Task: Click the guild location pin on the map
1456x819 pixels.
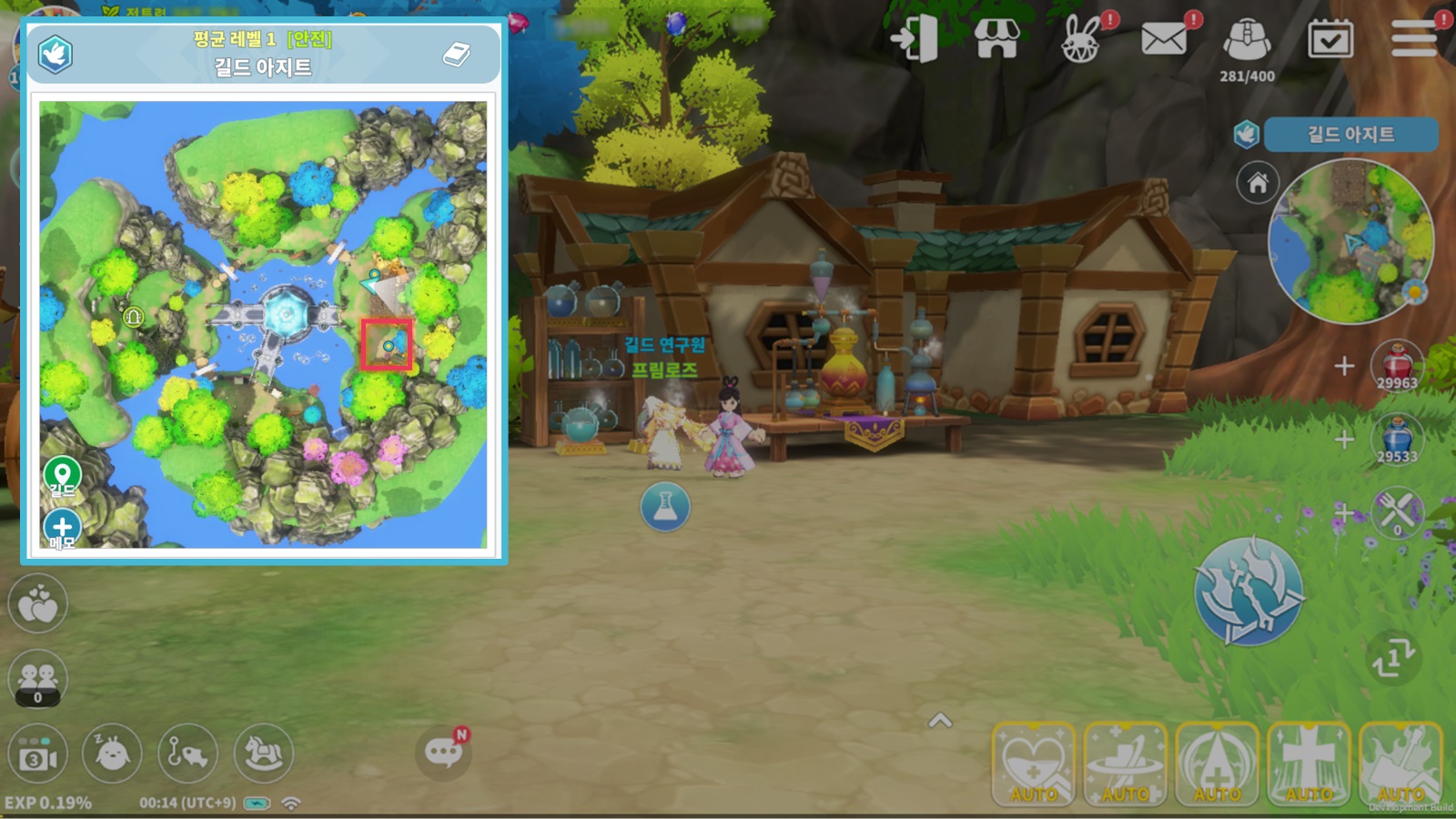Action: coord(62,475)
